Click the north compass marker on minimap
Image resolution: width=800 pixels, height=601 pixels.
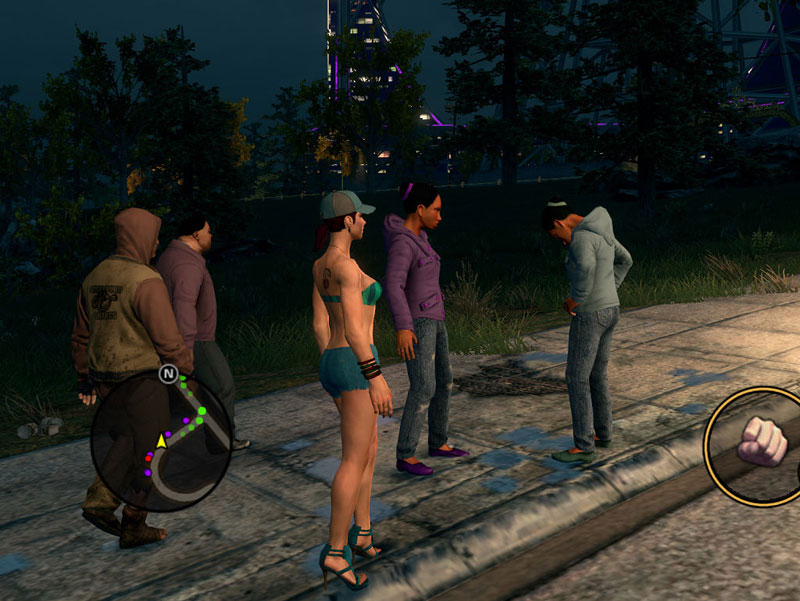coord(167,375)
